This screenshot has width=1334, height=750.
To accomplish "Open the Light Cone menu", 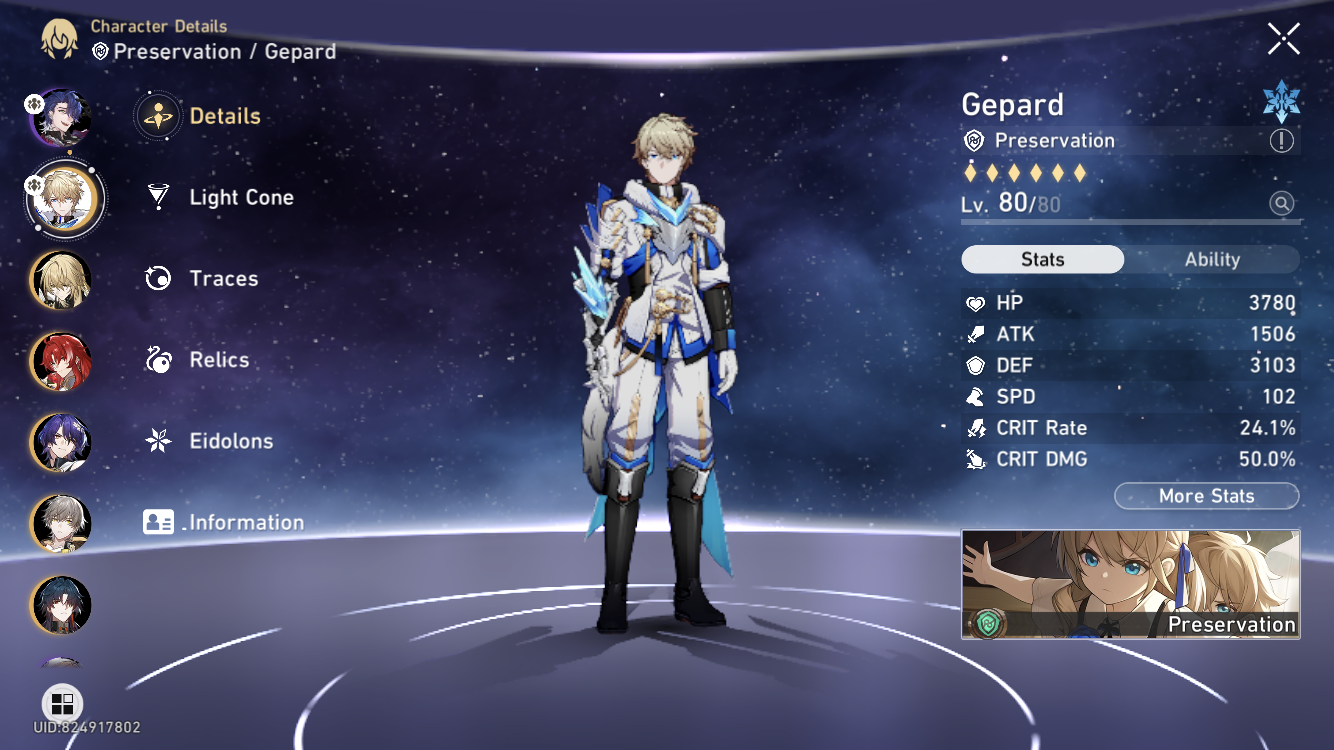I will click(241, 197).
